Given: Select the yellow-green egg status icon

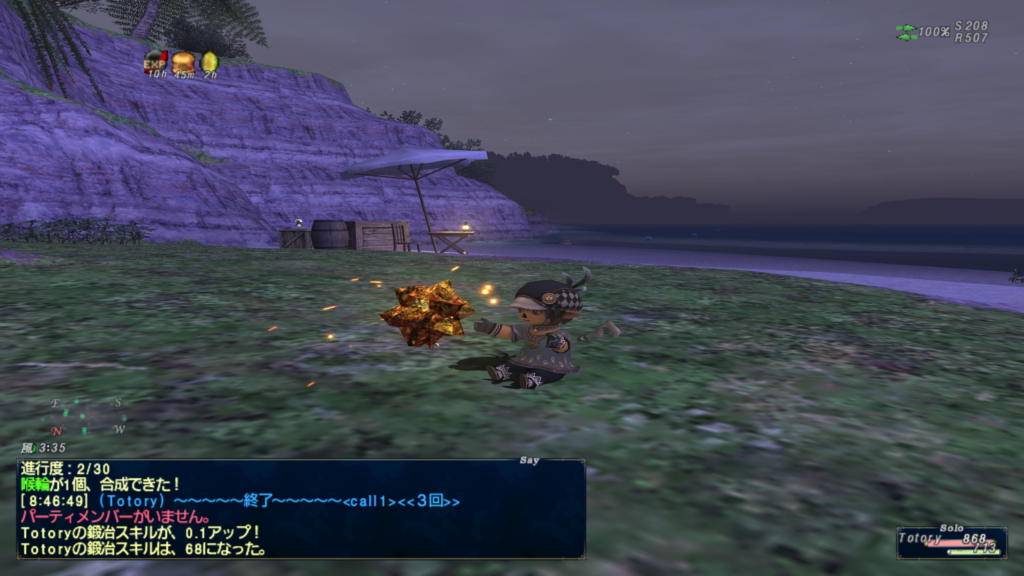Looking at the screenshot, I should pyautogui.click(x=209, y=63).
